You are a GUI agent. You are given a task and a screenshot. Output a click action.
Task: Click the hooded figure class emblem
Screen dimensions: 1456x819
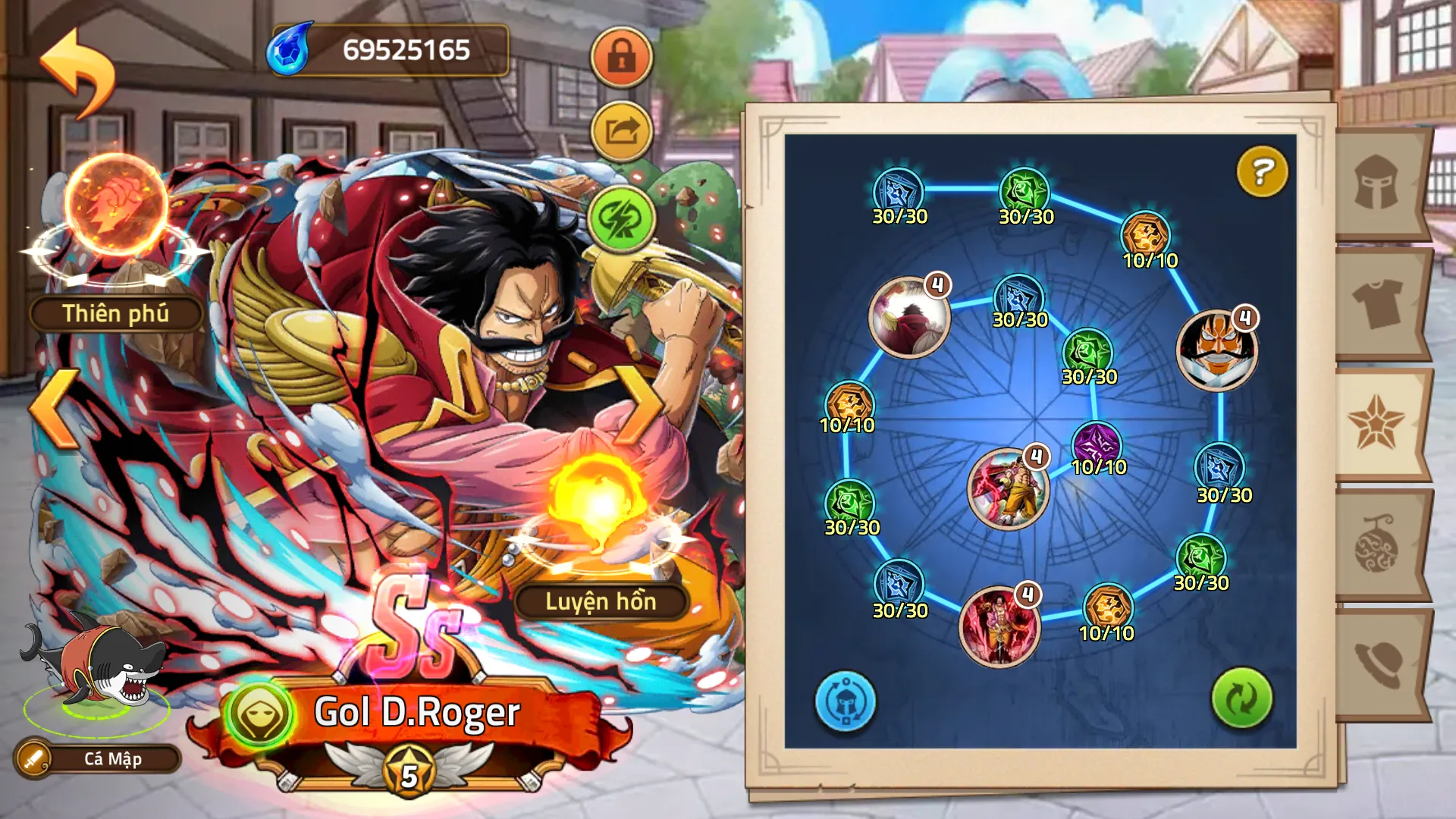coord(259,714)
